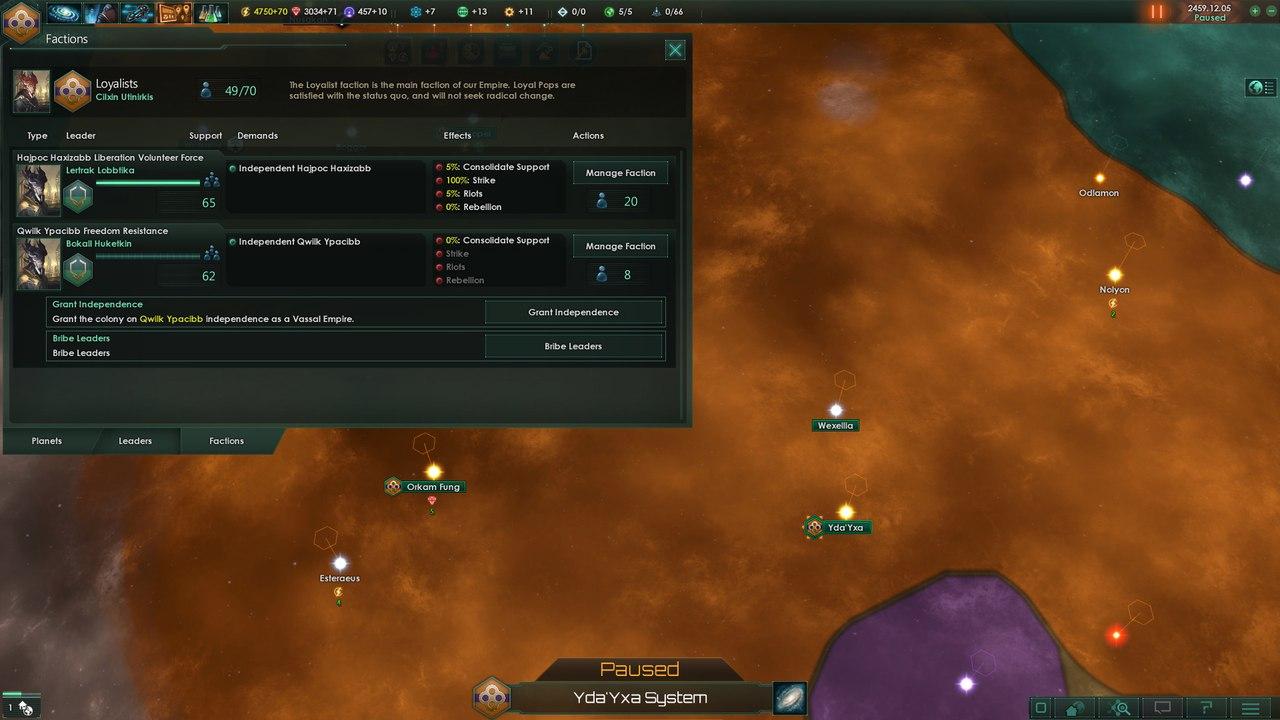Click the home system button
1280x720 pixels.
pos(1076,708)
